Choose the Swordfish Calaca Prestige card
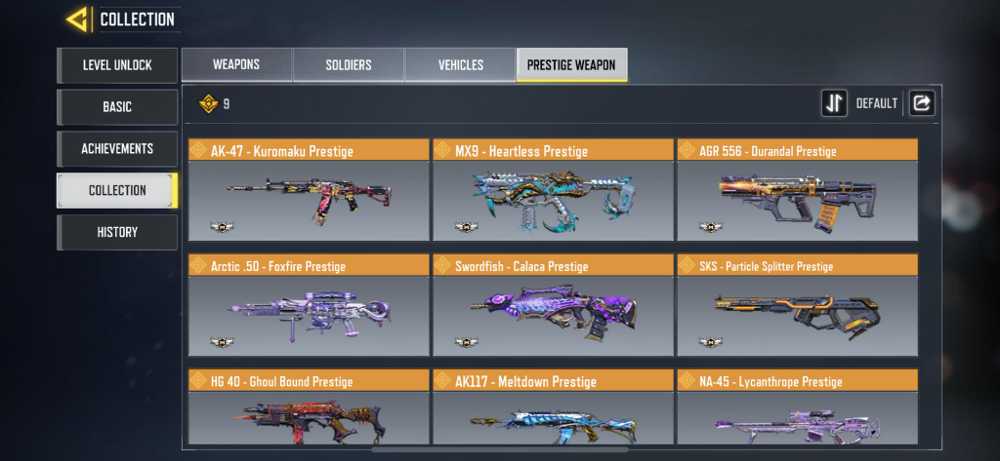1000x461 pixels. (x=552, y=305)
